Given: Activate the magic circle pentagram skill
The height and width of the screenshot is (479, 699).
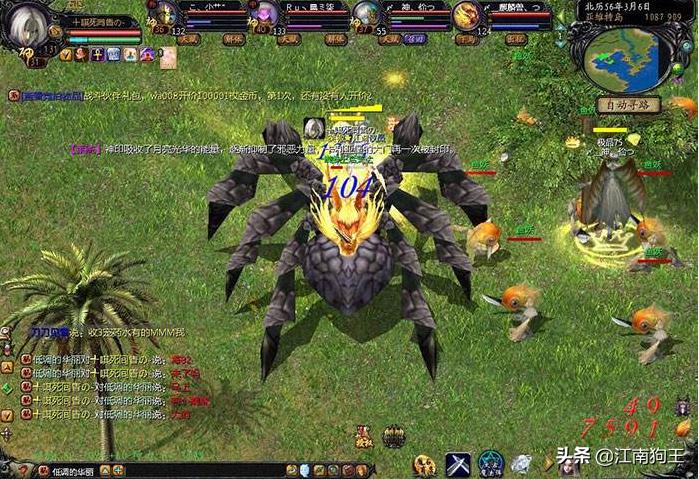Looking at the screenshot, I should (491, 464).
